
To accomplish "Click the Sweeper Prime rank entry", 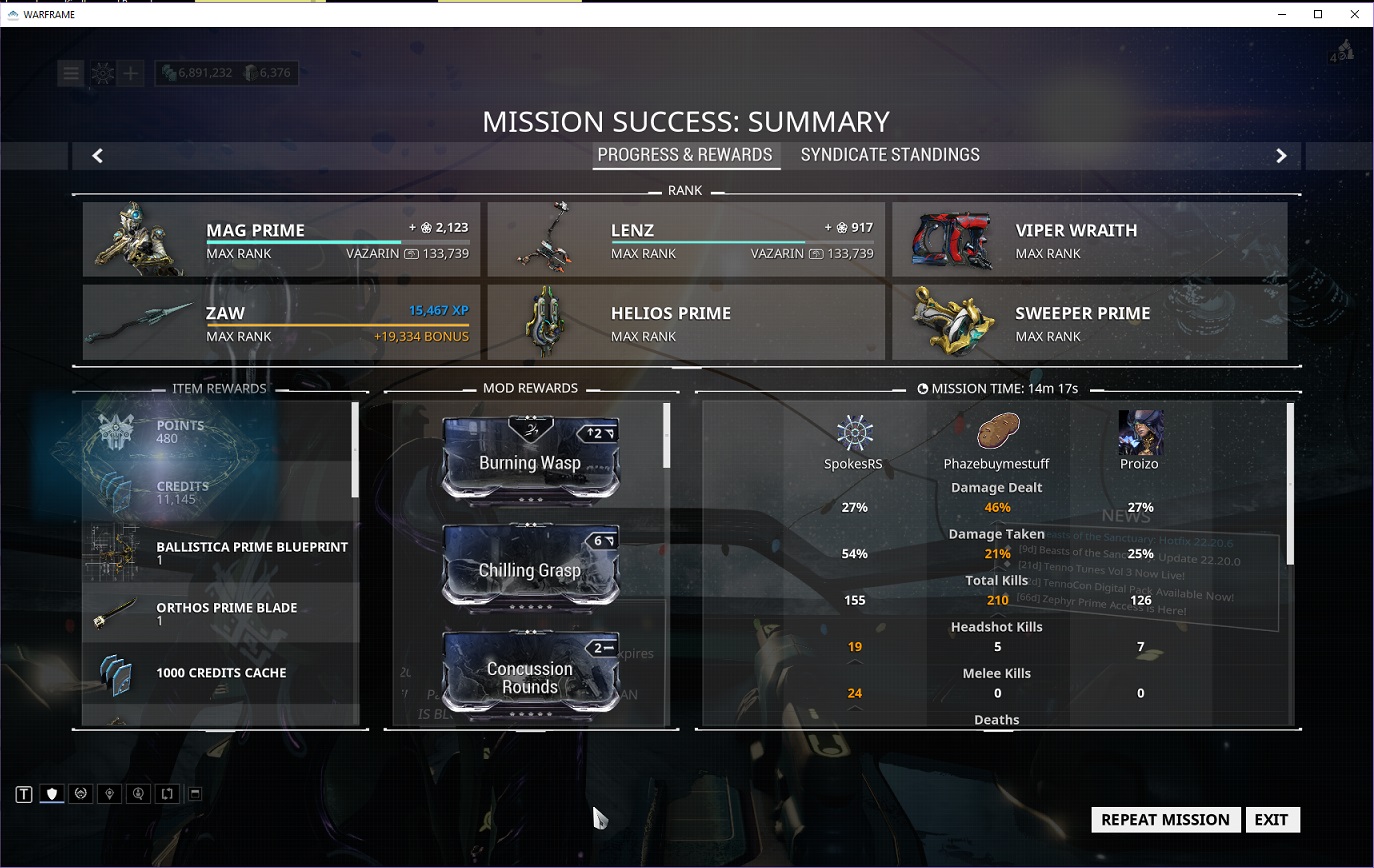I will (x=1090, y=323).
